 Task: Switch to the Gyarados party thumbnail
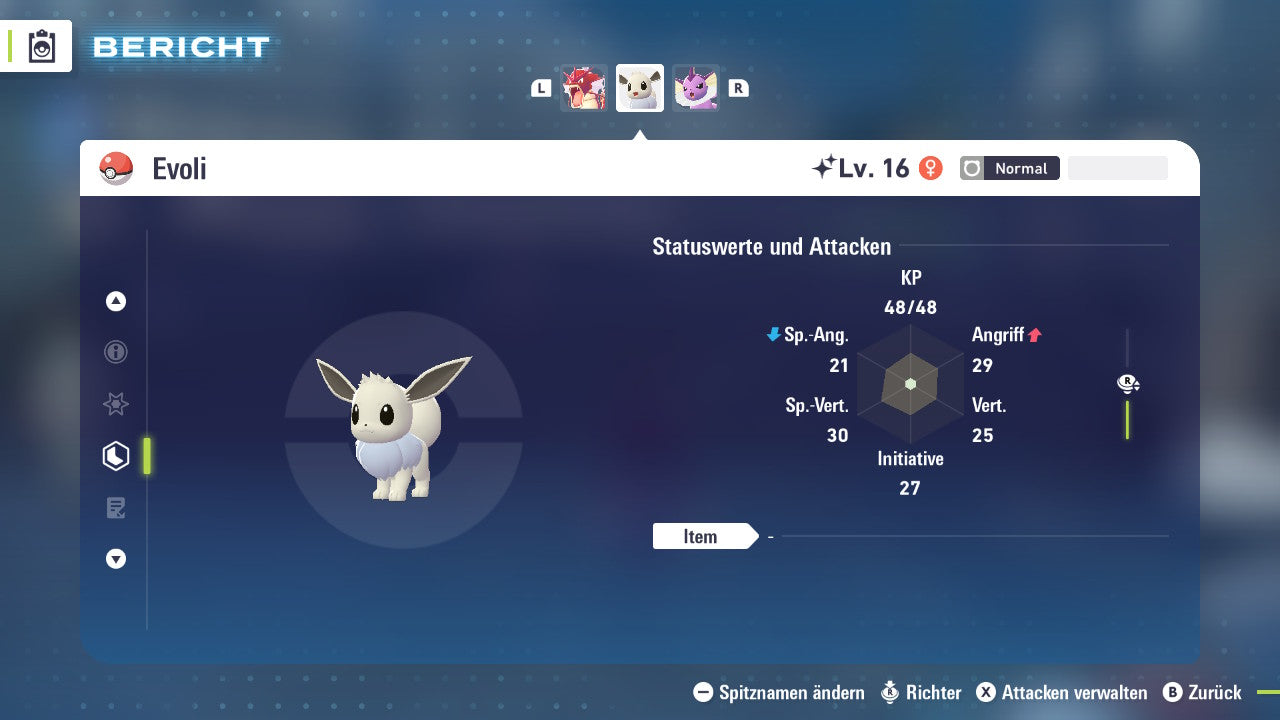click(585, 88)
